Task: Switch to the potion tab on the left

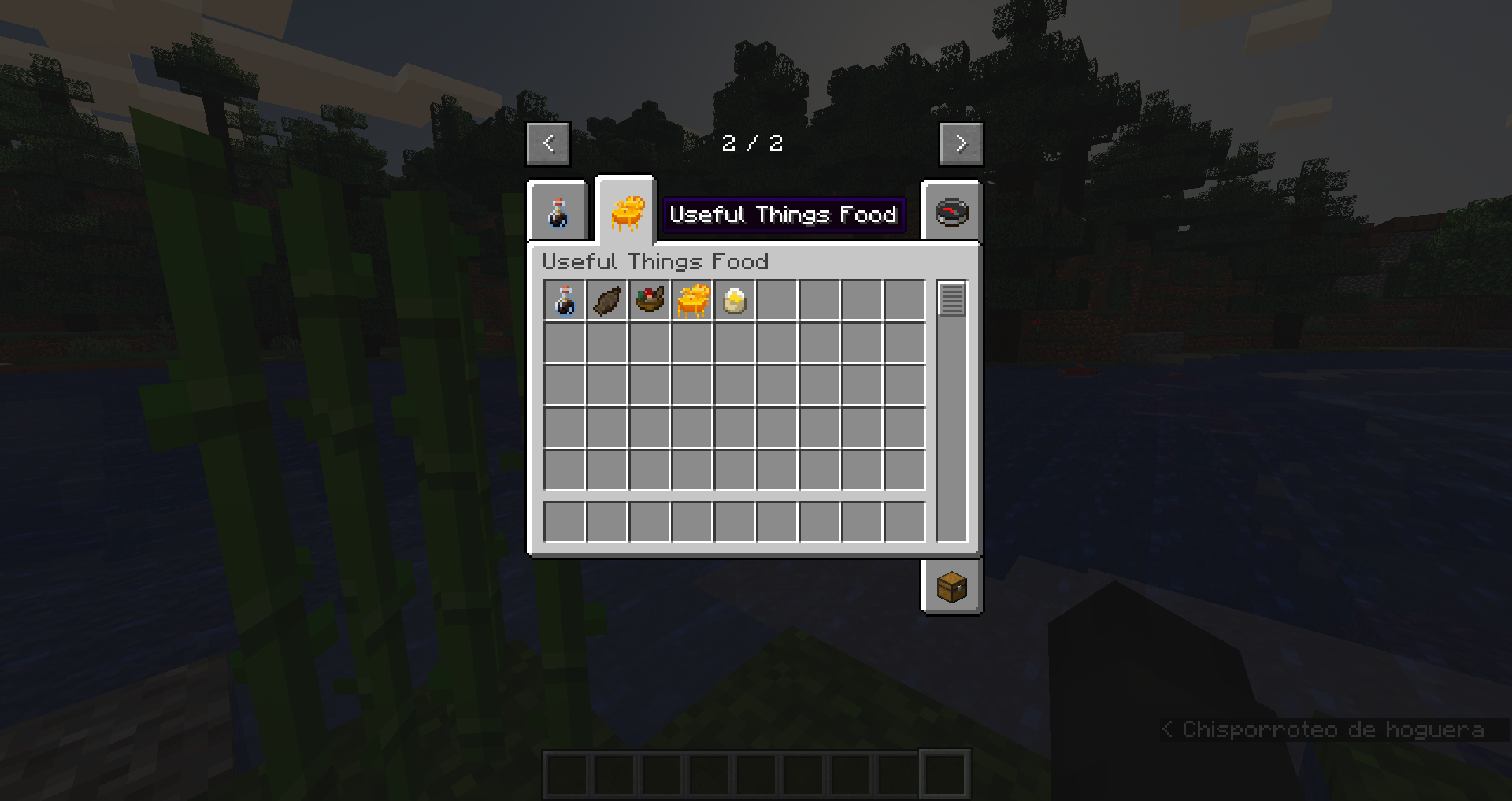Action: click(x=558, y=213)
